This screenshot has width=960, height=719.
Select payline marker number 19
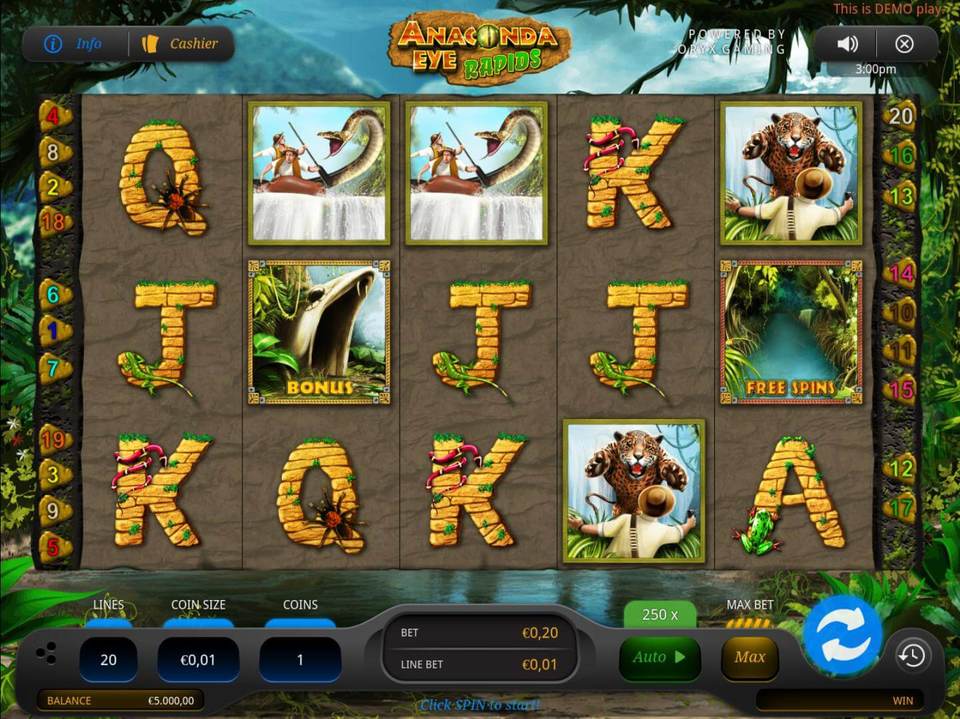(x=54, y=438)
